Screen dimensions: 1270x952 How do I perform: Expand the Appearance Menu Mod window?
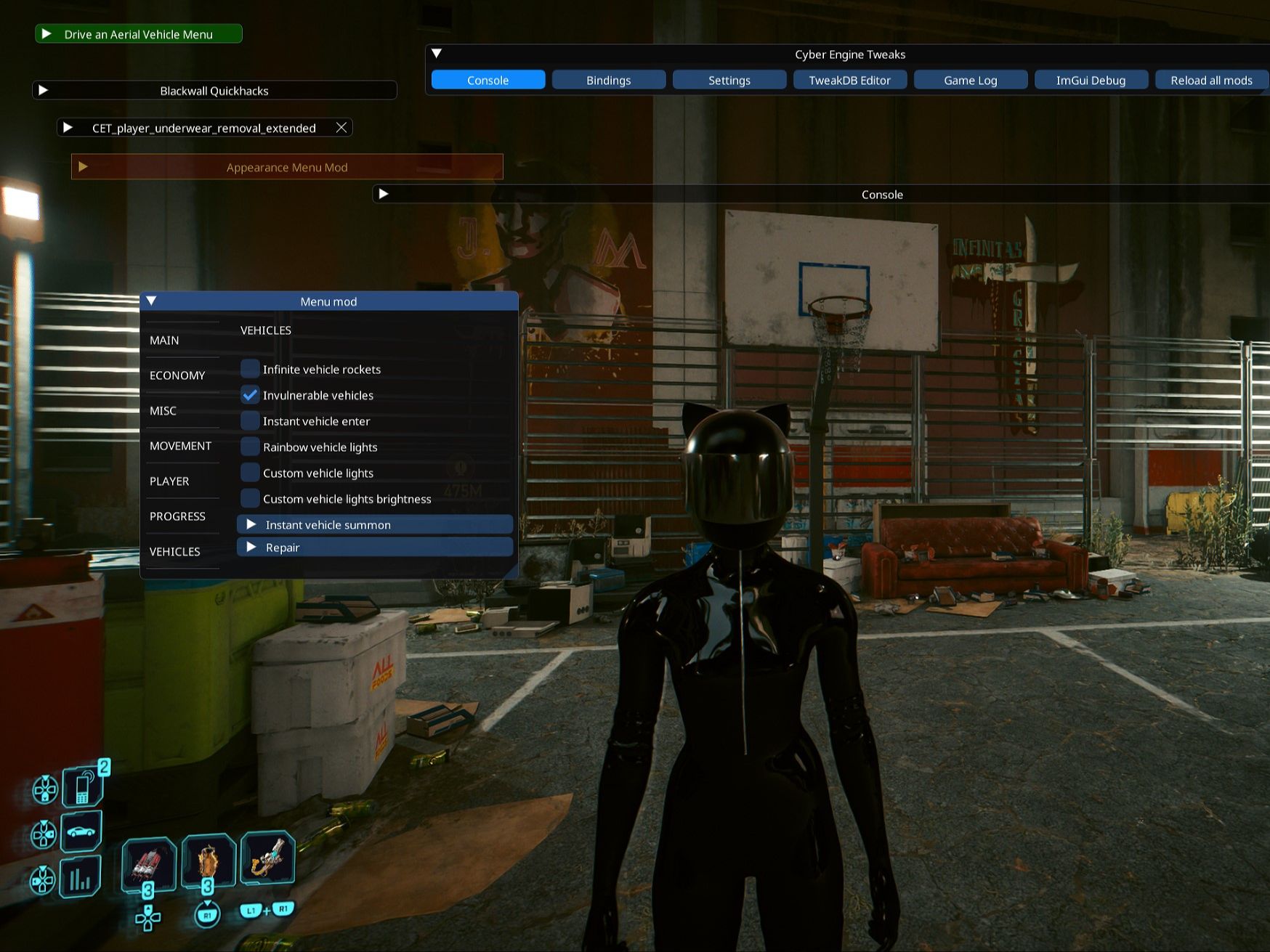(83, 167)
